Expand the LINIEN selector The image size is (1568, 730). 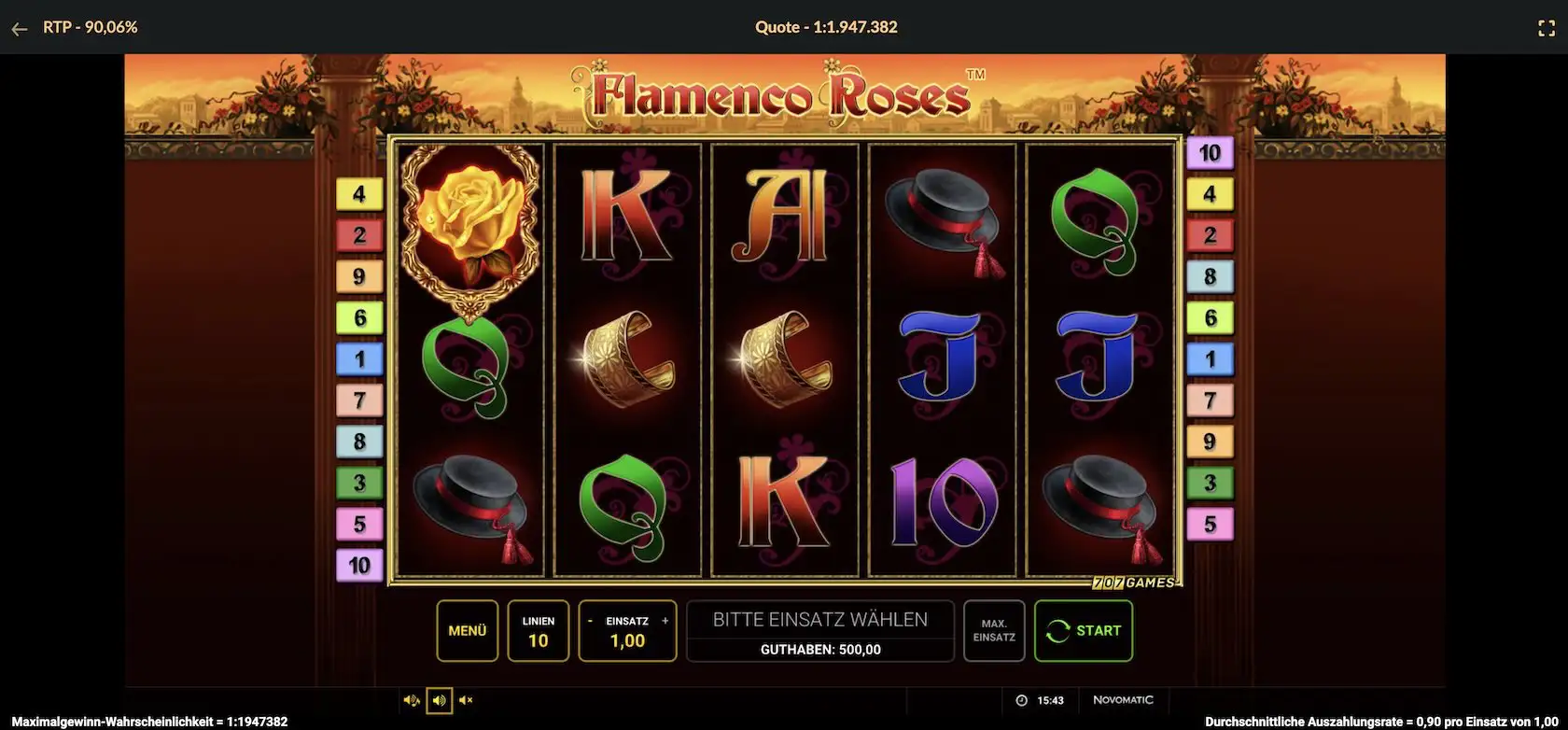[538, 630]
